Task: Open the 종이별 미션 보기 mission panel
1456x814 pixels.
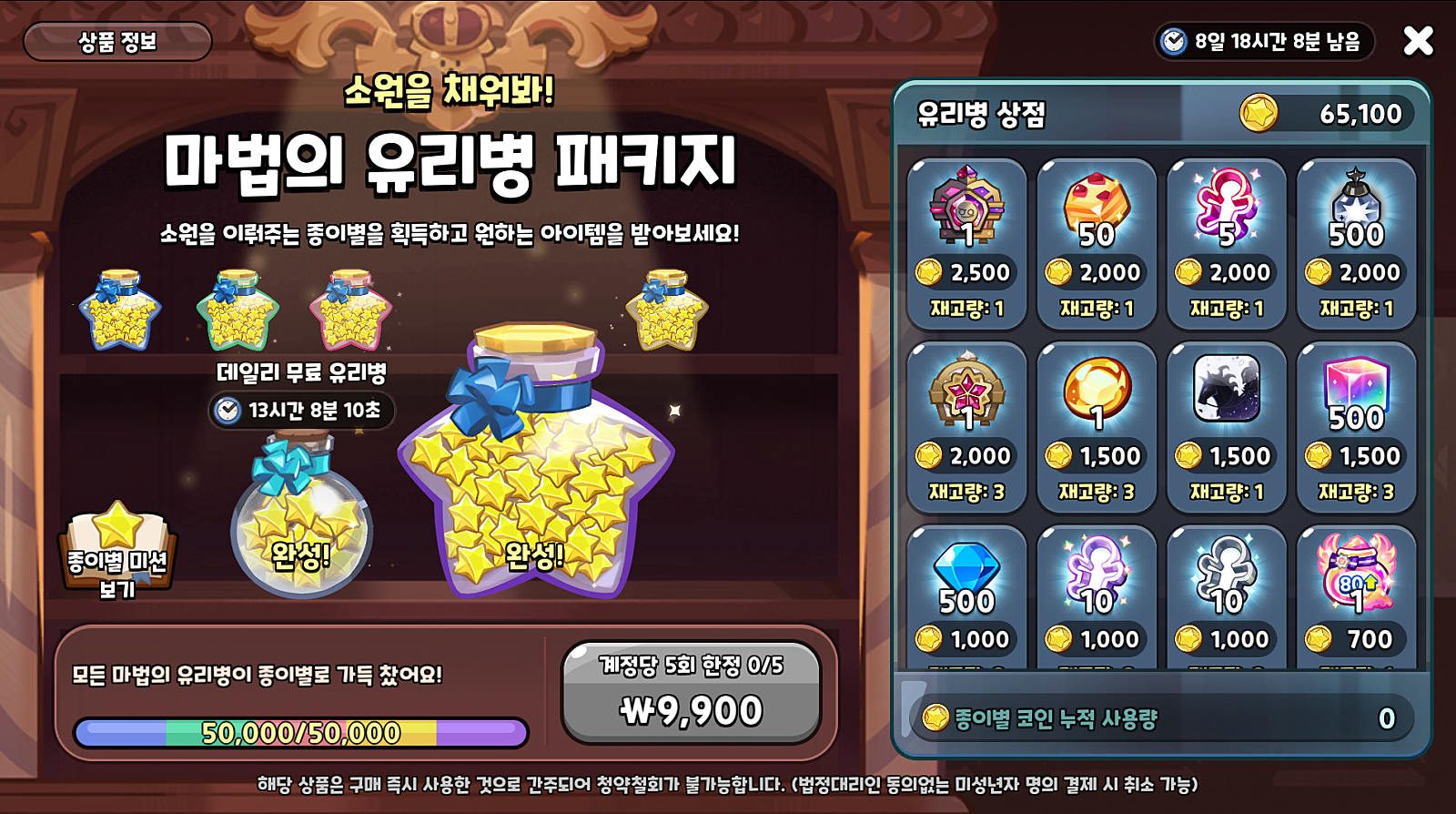Action: point(118,555)
